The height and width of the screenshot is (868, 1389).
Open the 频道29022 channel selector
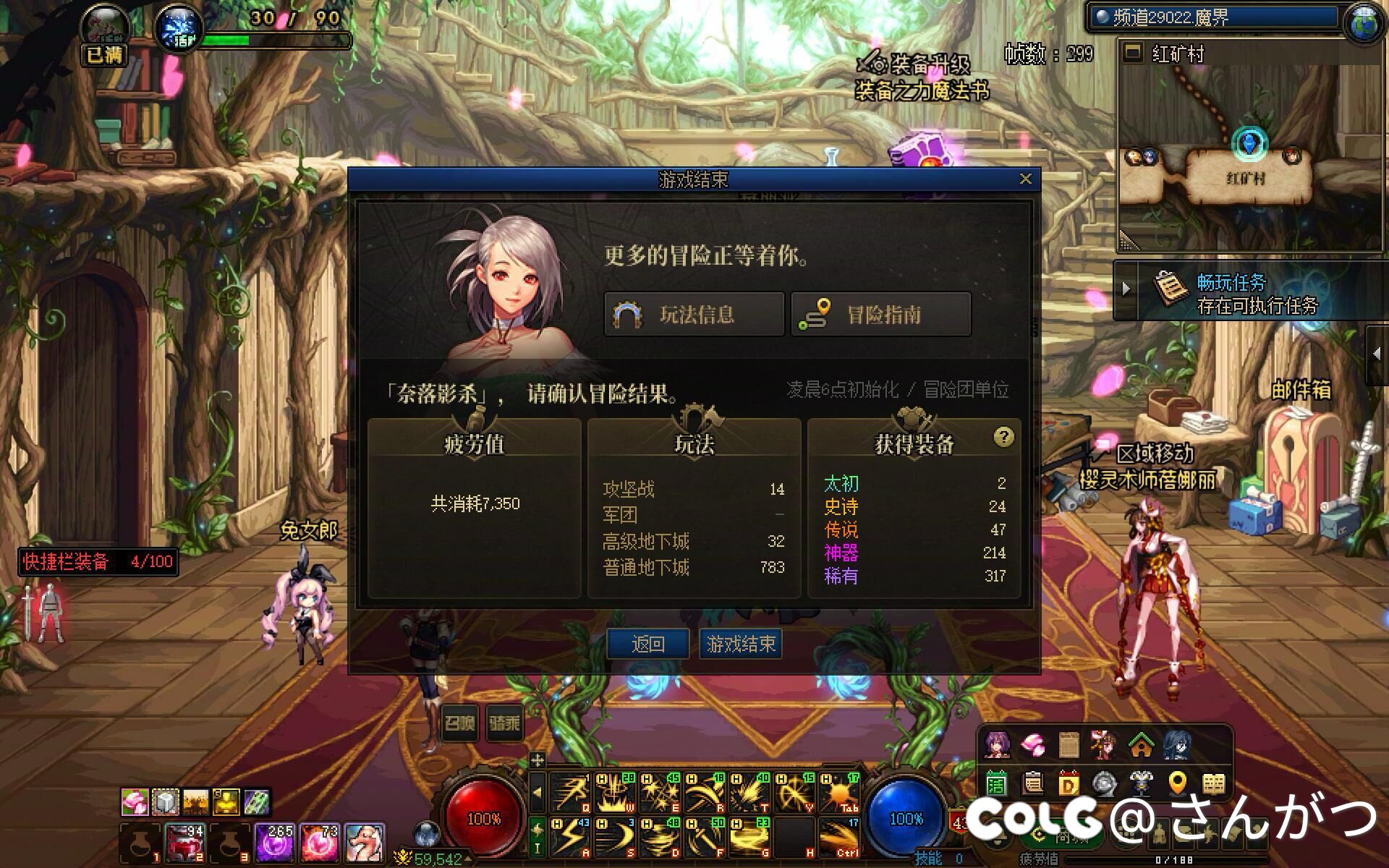(x=1214, y=17)
